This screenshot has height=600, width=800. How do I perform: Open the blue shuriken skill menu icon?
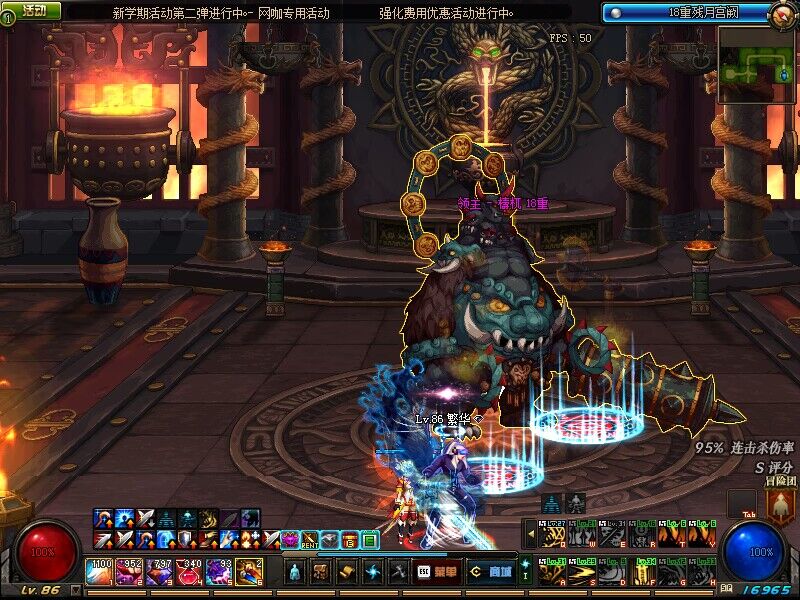point(373,572)
